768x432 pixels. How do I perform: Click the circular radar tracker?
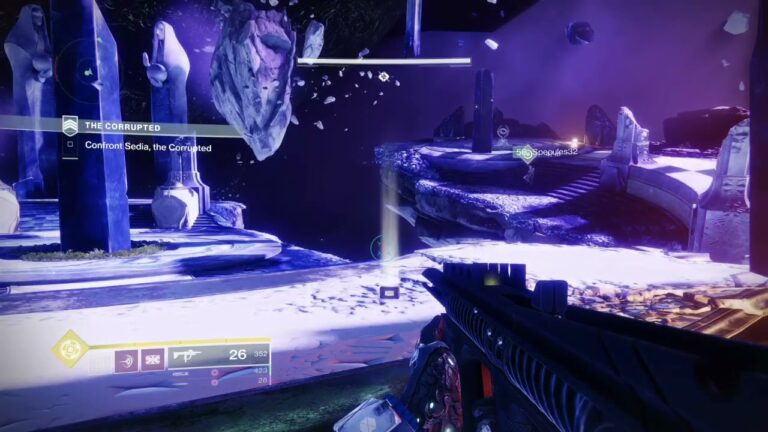pos(88,71)
